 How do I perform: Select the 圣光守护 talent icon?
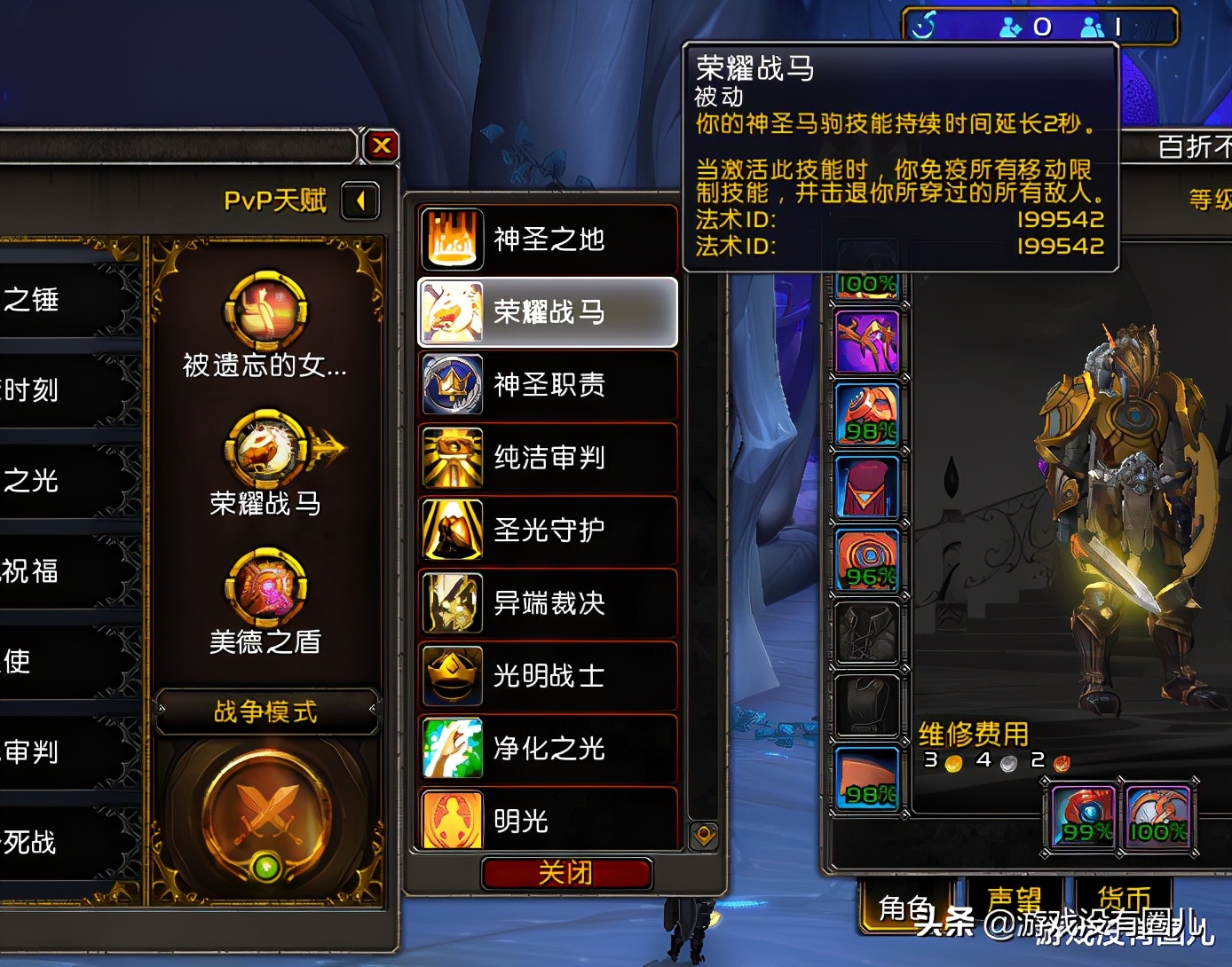[x=453, y=531]
